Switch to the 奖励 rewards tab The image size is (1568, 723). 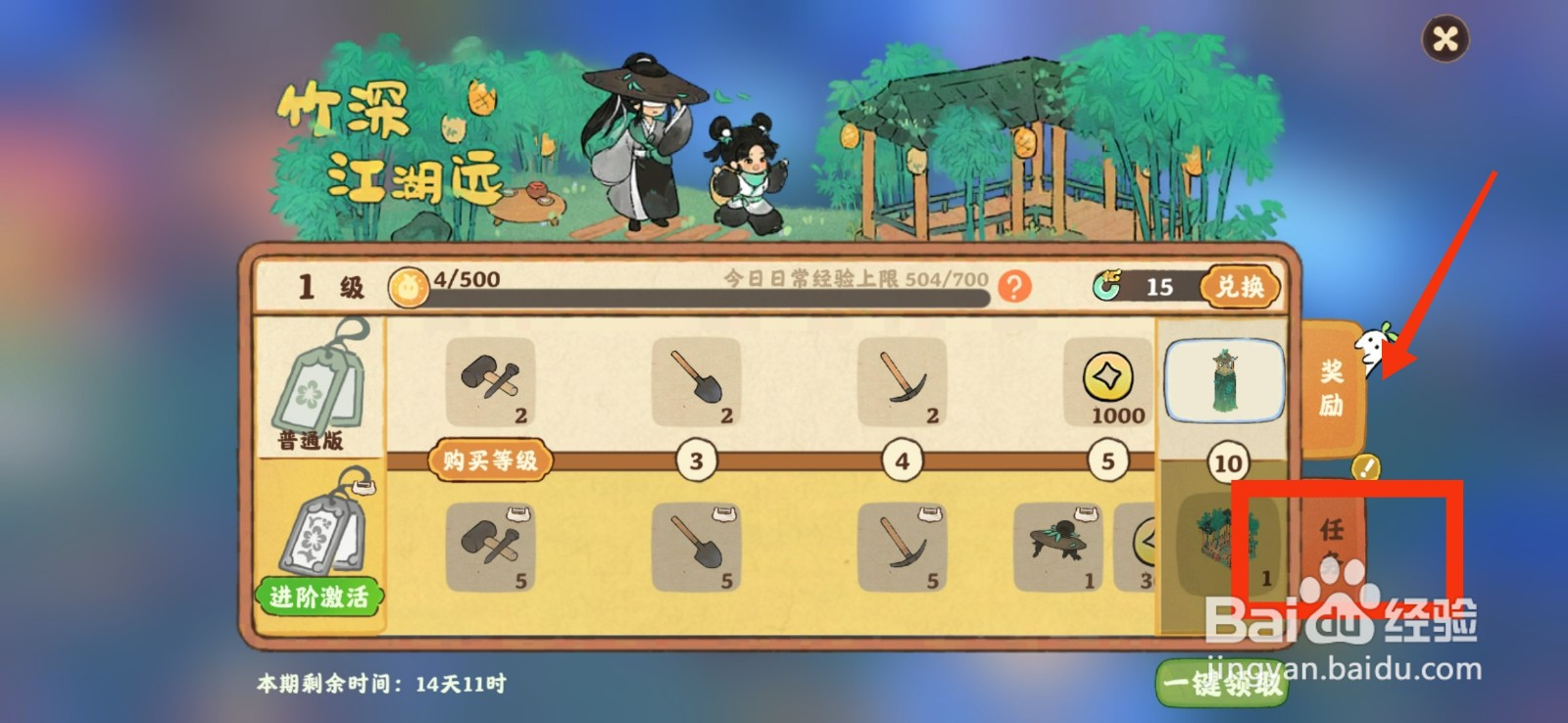coord(1332,387)
